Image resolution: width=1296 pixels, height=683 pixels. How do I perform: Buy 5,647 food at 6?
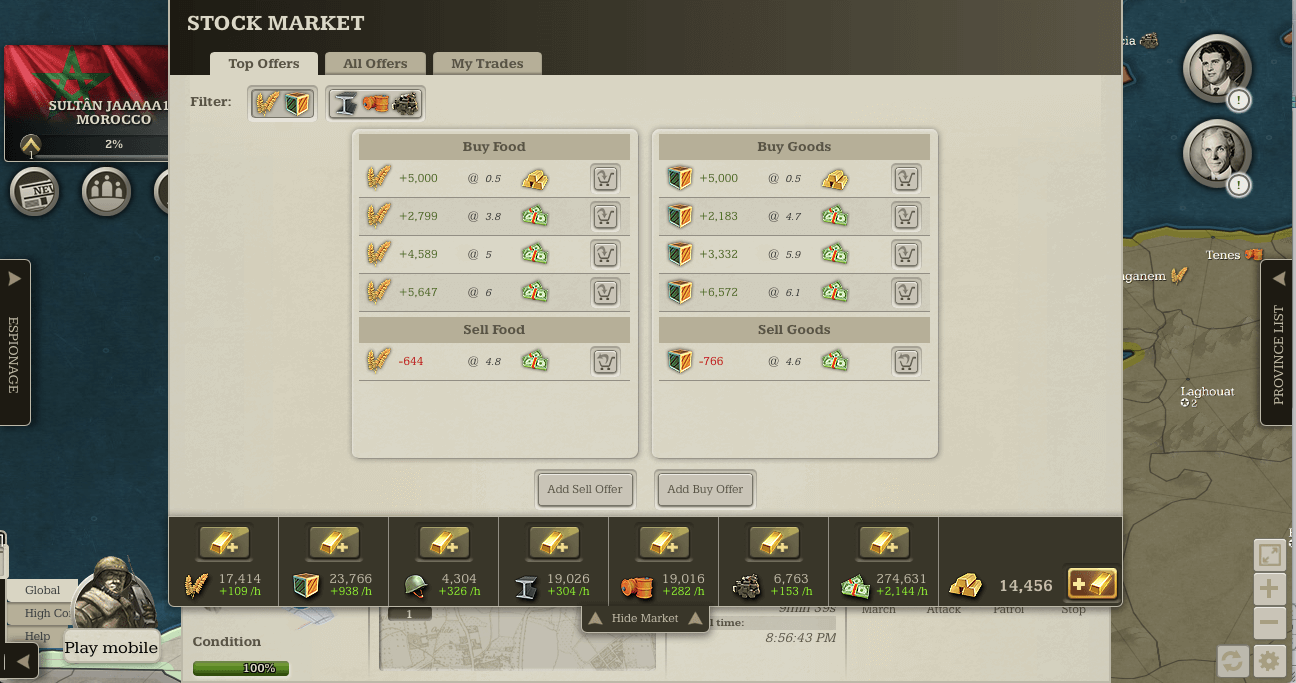[x=604, y=291]
